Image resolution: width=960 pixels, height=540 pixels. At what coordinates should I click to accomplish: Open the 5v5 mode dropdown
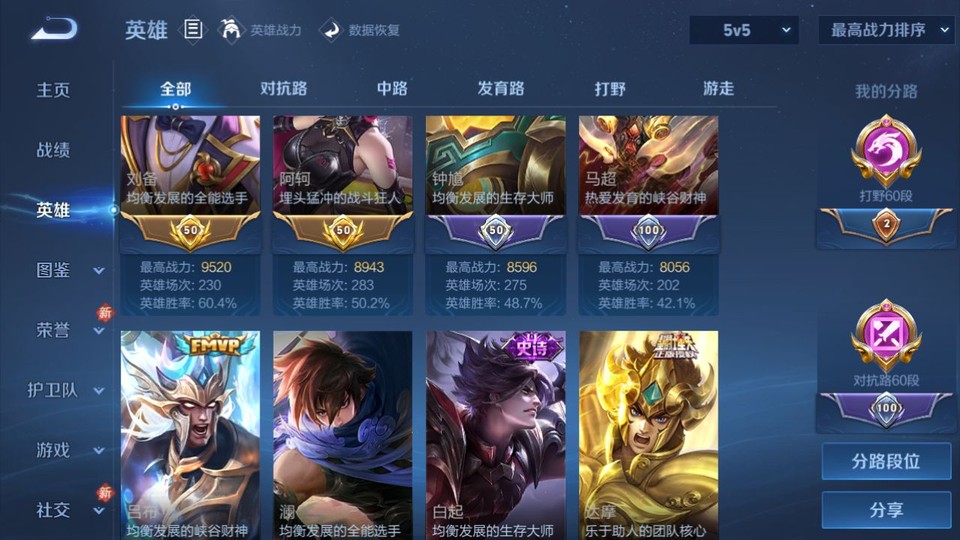743,30
